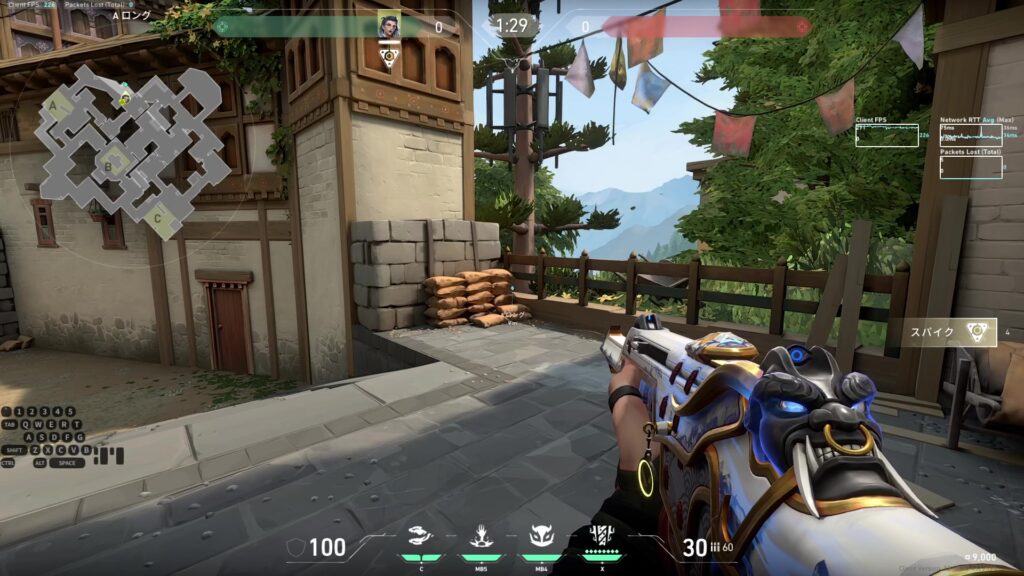Click the spike carrier icon under the portrait

[x=389, y=57]
